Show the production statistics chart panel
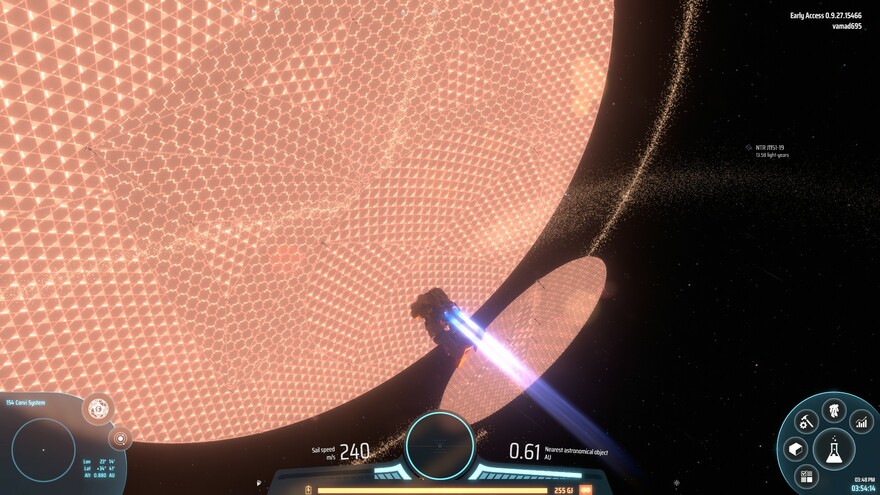 [x=860, y=422]
